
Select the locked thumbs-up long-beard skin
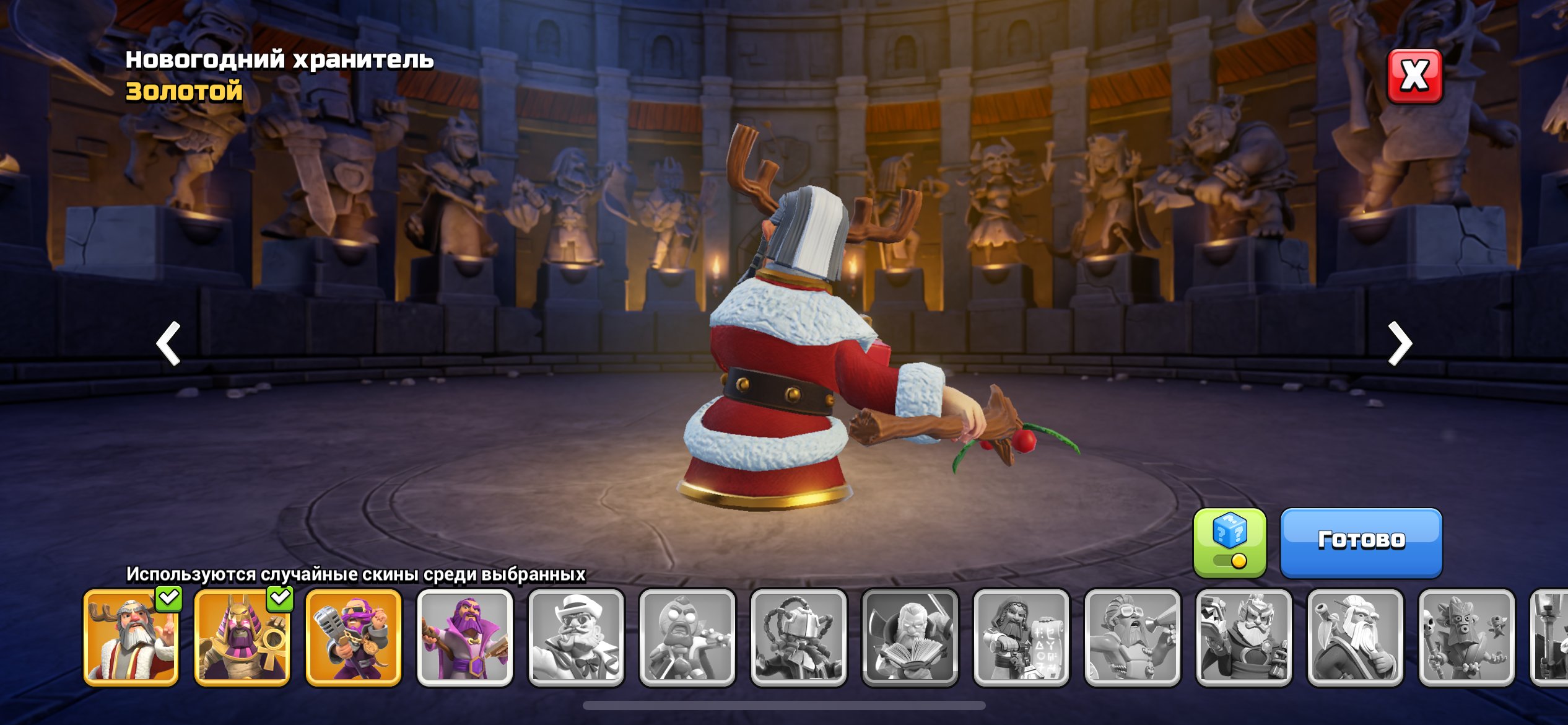(x=1355, y=638)
